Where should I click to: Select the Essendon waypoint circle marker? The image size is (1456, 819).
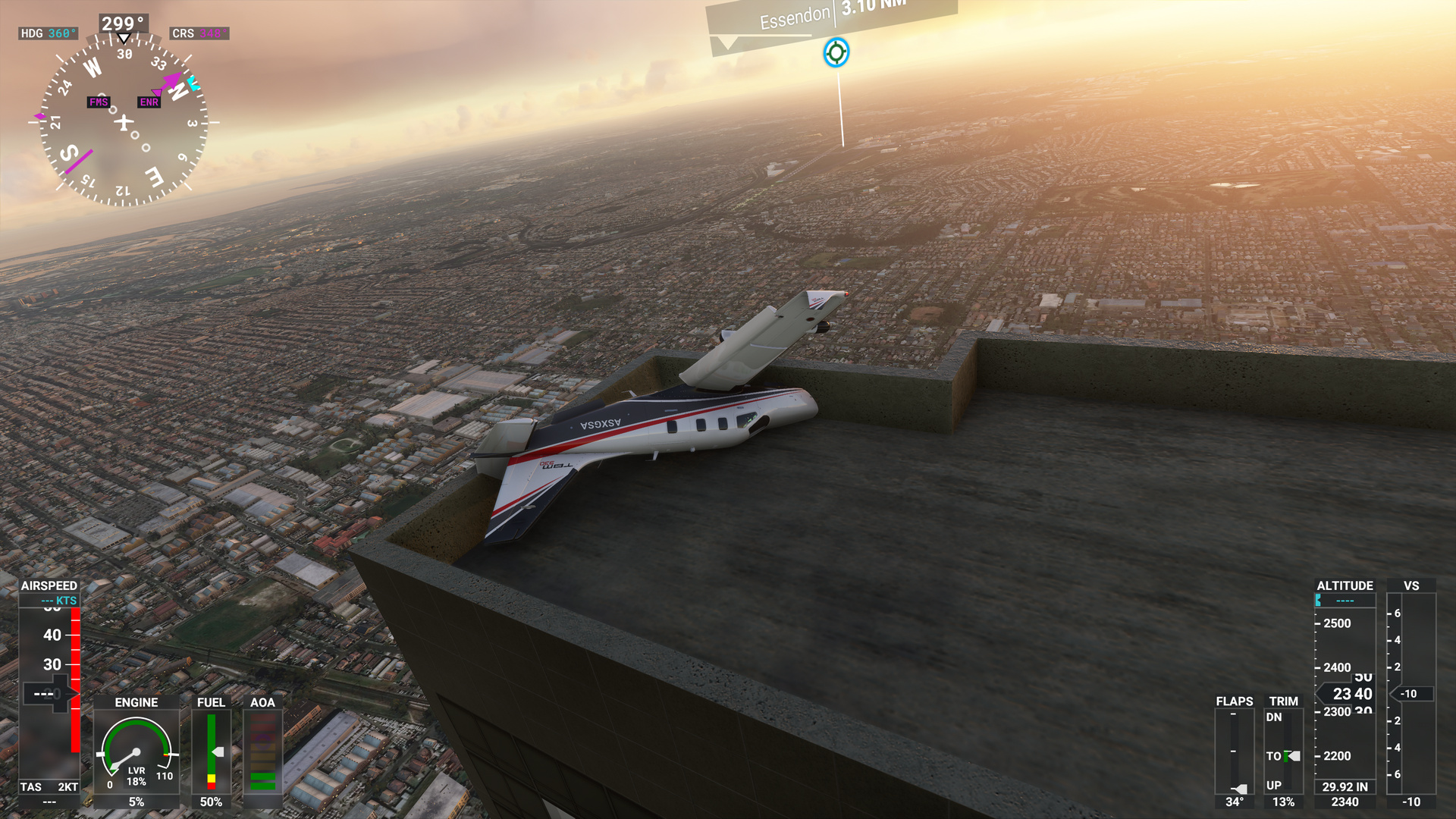coord(836,53)
